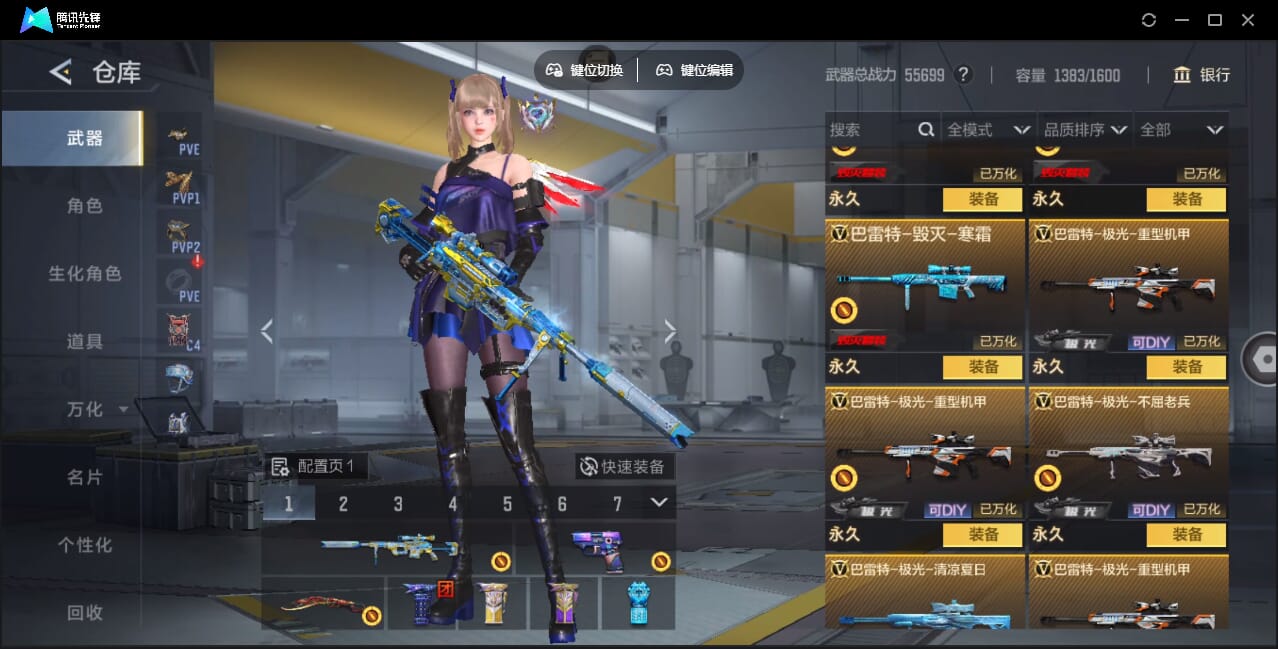The height and width of the screenshot is (649, 1278).
Task: Switch to loadout page 3
Action: [398, 504]
